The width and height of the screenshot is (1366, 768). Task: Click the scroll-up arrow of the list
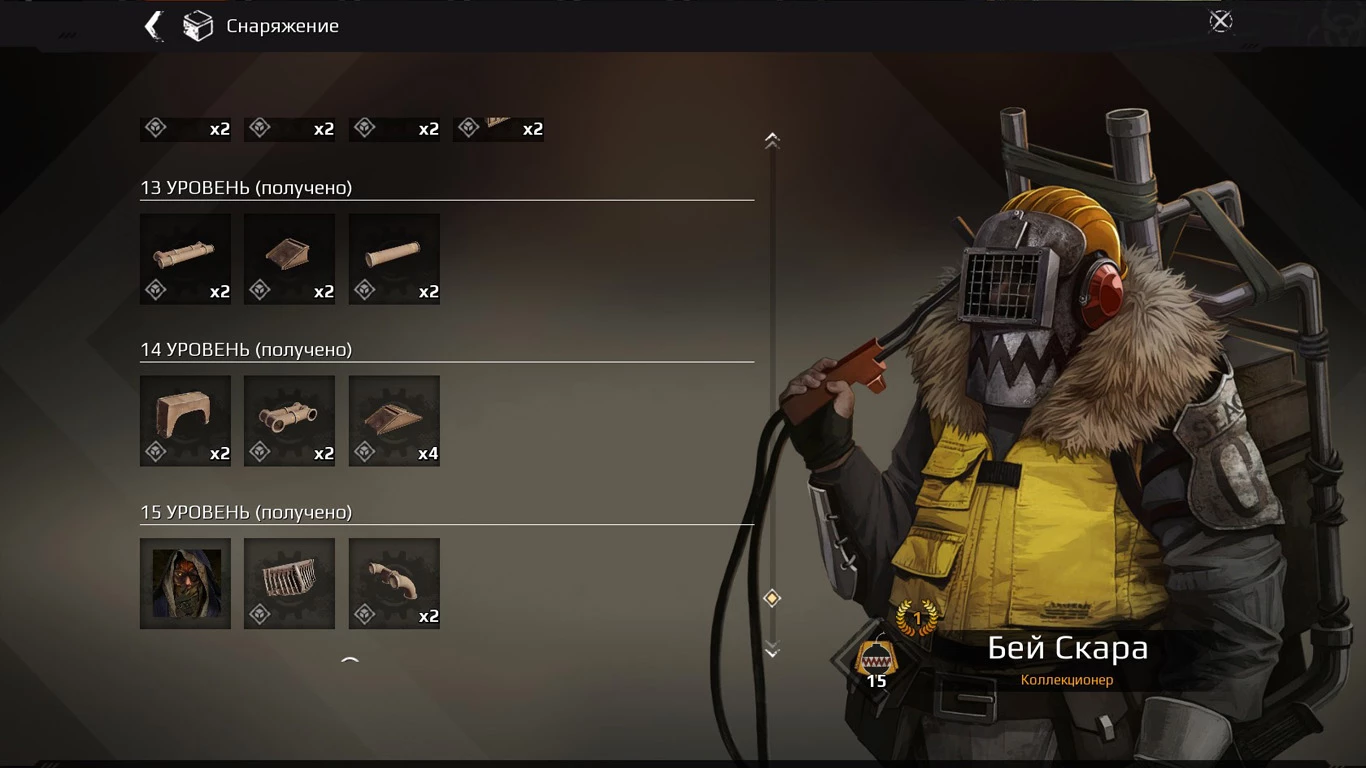[x=772, y=141]
